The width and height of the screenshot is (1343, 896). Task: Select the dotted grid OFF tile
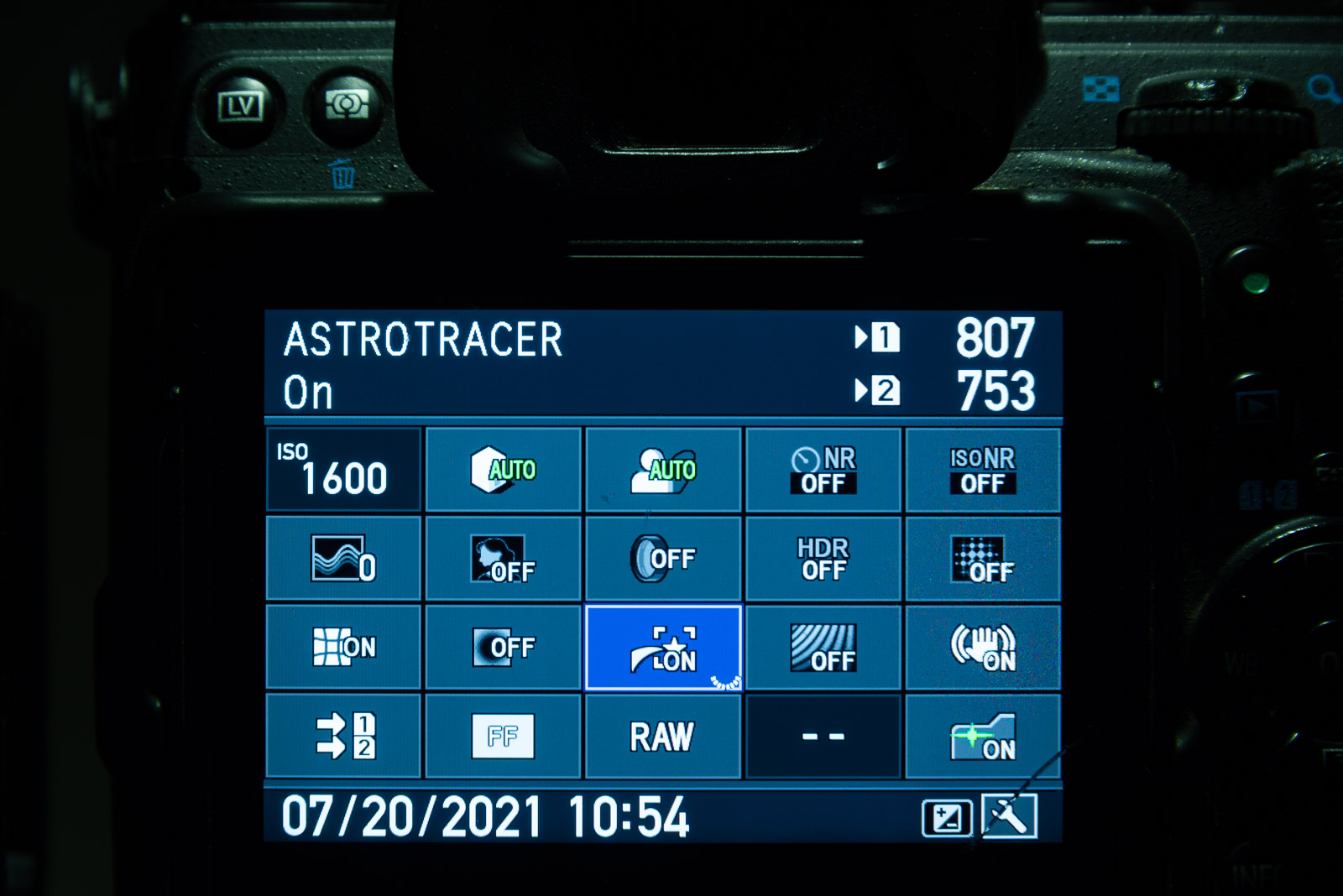point(983,559)
